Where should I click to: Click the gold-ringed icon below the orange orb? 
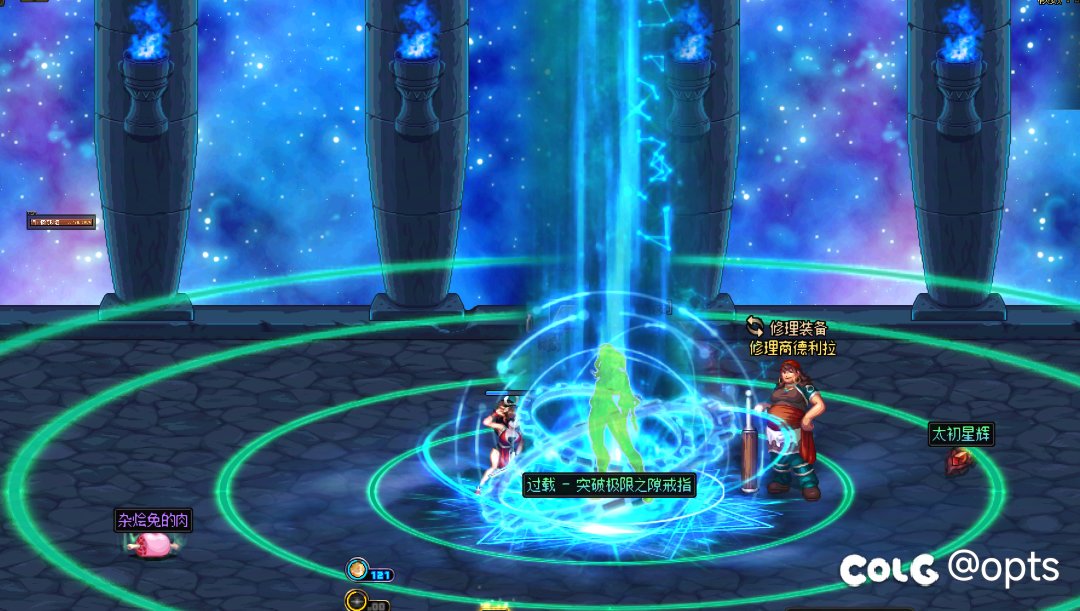[356, 601]
